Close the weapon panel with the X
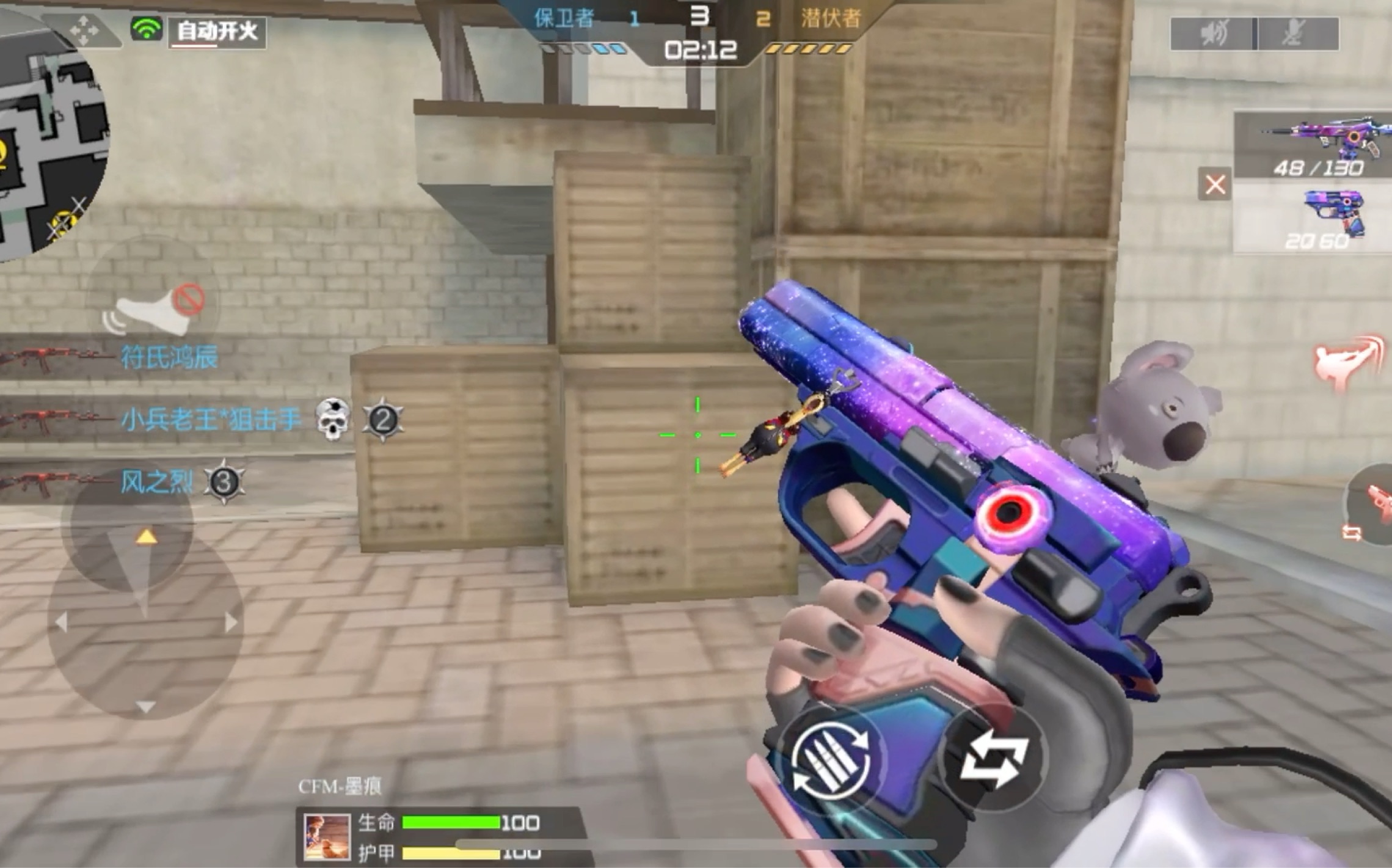This screenshot has width=1392, height=868. click(x=1215, y=184)
